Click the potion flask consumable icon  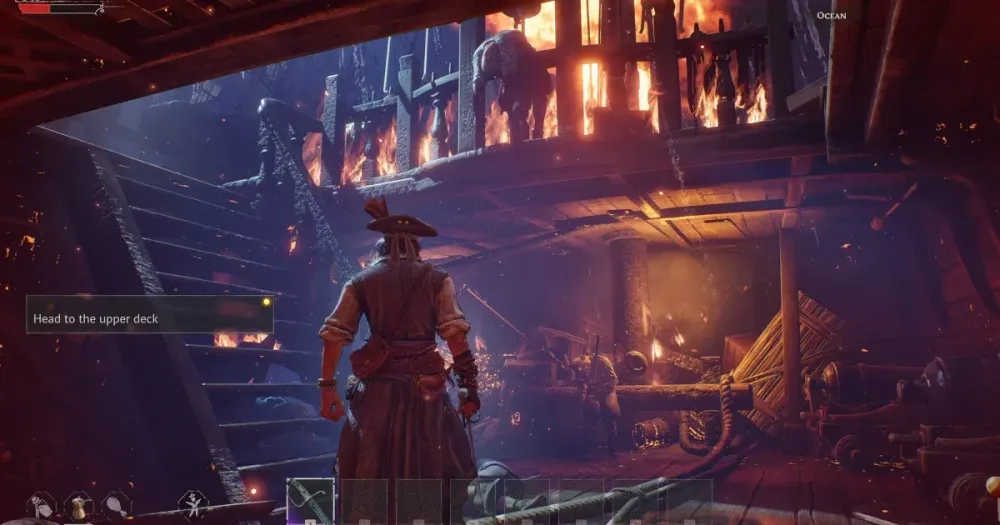pyautogui.click(x=41, y=506)
